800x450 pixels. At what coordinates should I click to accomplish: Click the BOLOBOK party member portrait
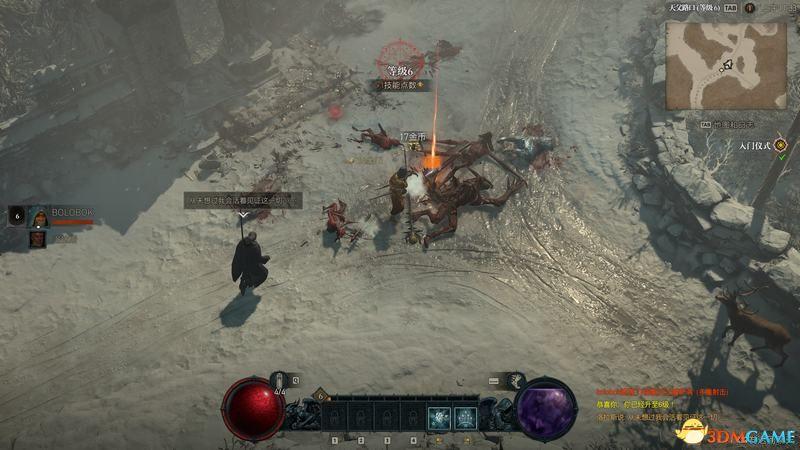[x=38, y=217]
